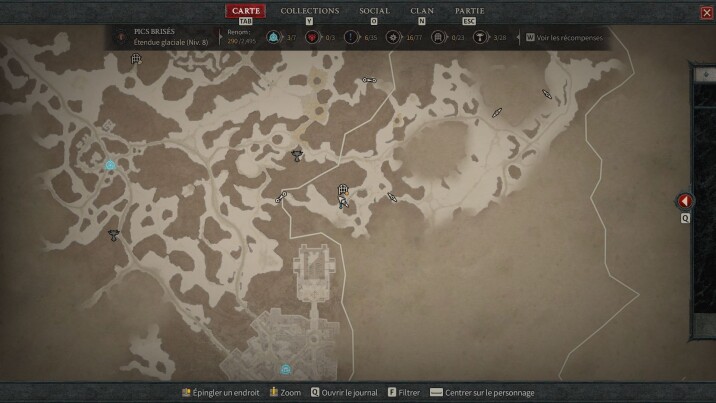716x403 pixels.
Task: Close the map screen with the X
Action: point(707,12)
